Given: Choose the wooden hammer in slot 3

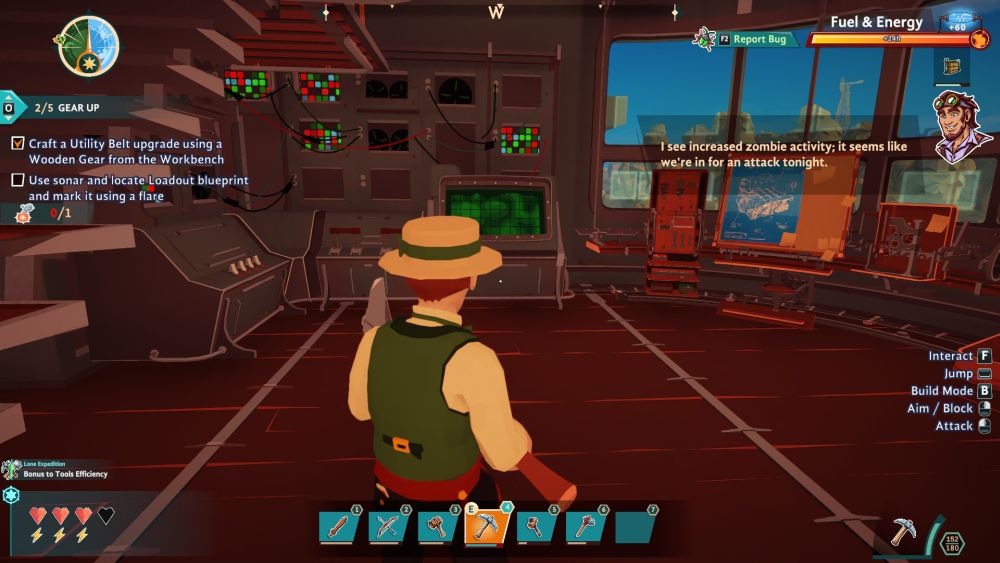Looking at the screenshot, I should pyautogui.click(x=436, y=526).
